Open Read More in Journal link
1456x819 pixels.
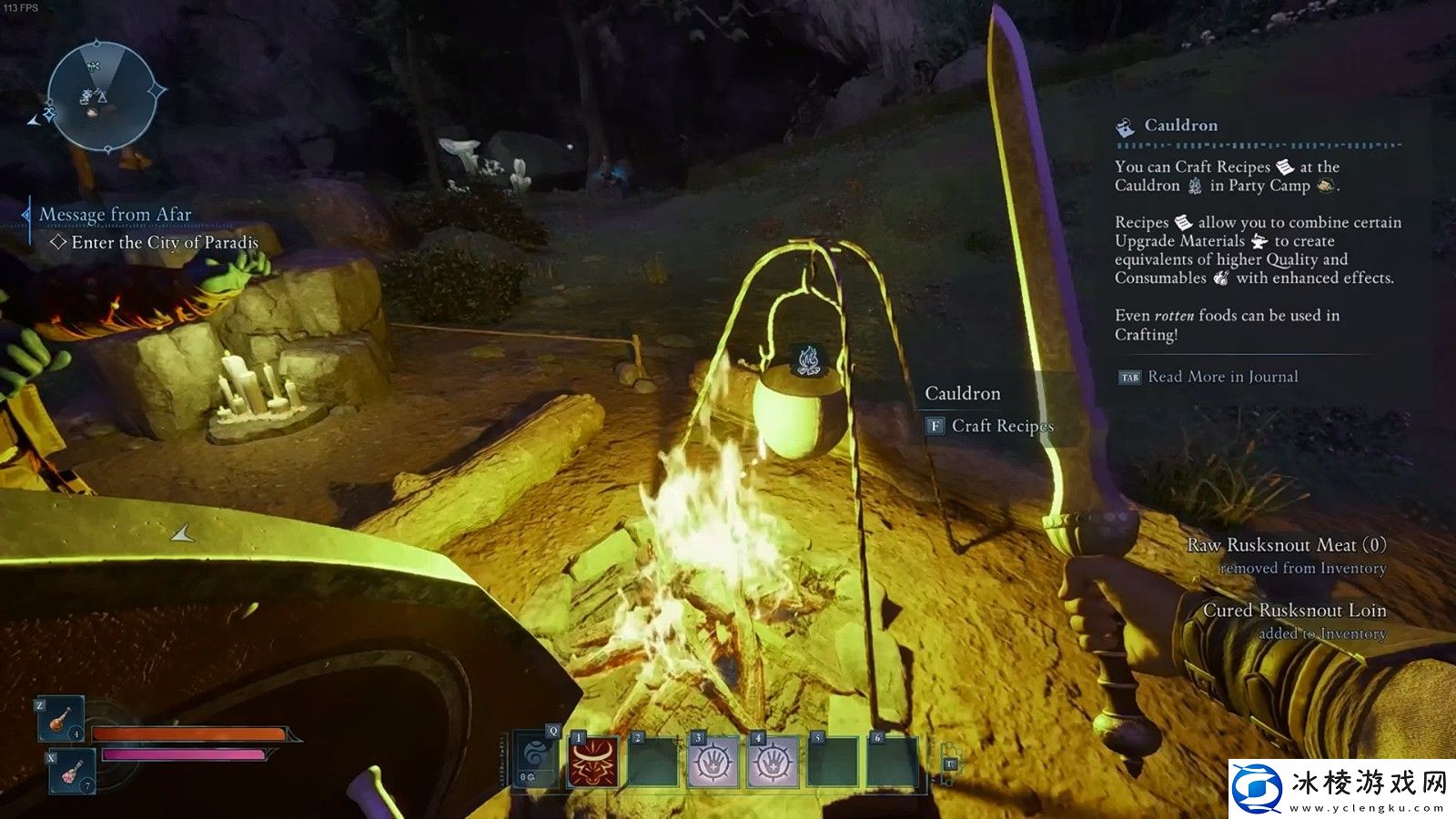click(x=1222, y=377)
